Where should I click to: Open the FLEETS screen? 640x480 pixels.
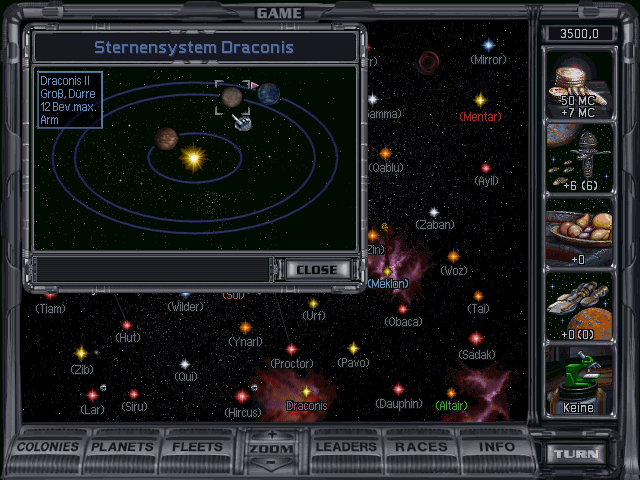coord(198,446)
